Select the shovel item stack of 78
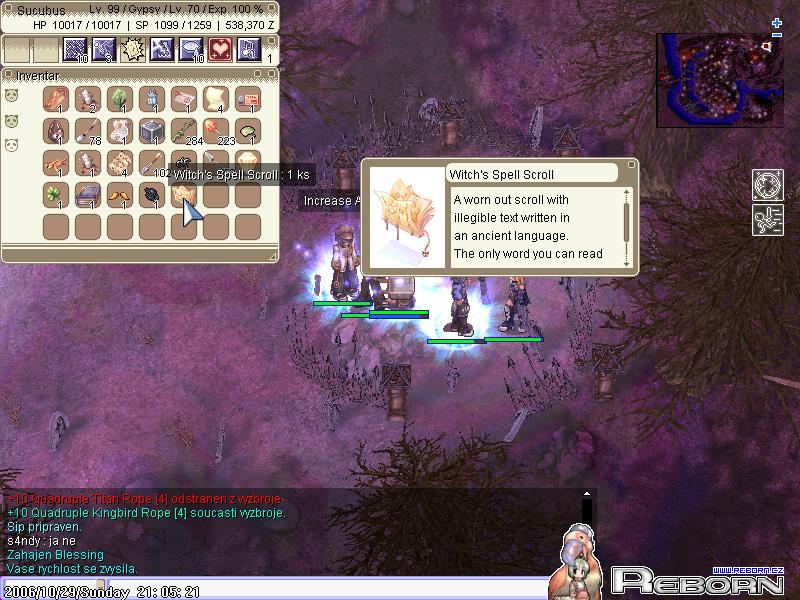This screenshot has width=800, height=600. tap(87, 131)
